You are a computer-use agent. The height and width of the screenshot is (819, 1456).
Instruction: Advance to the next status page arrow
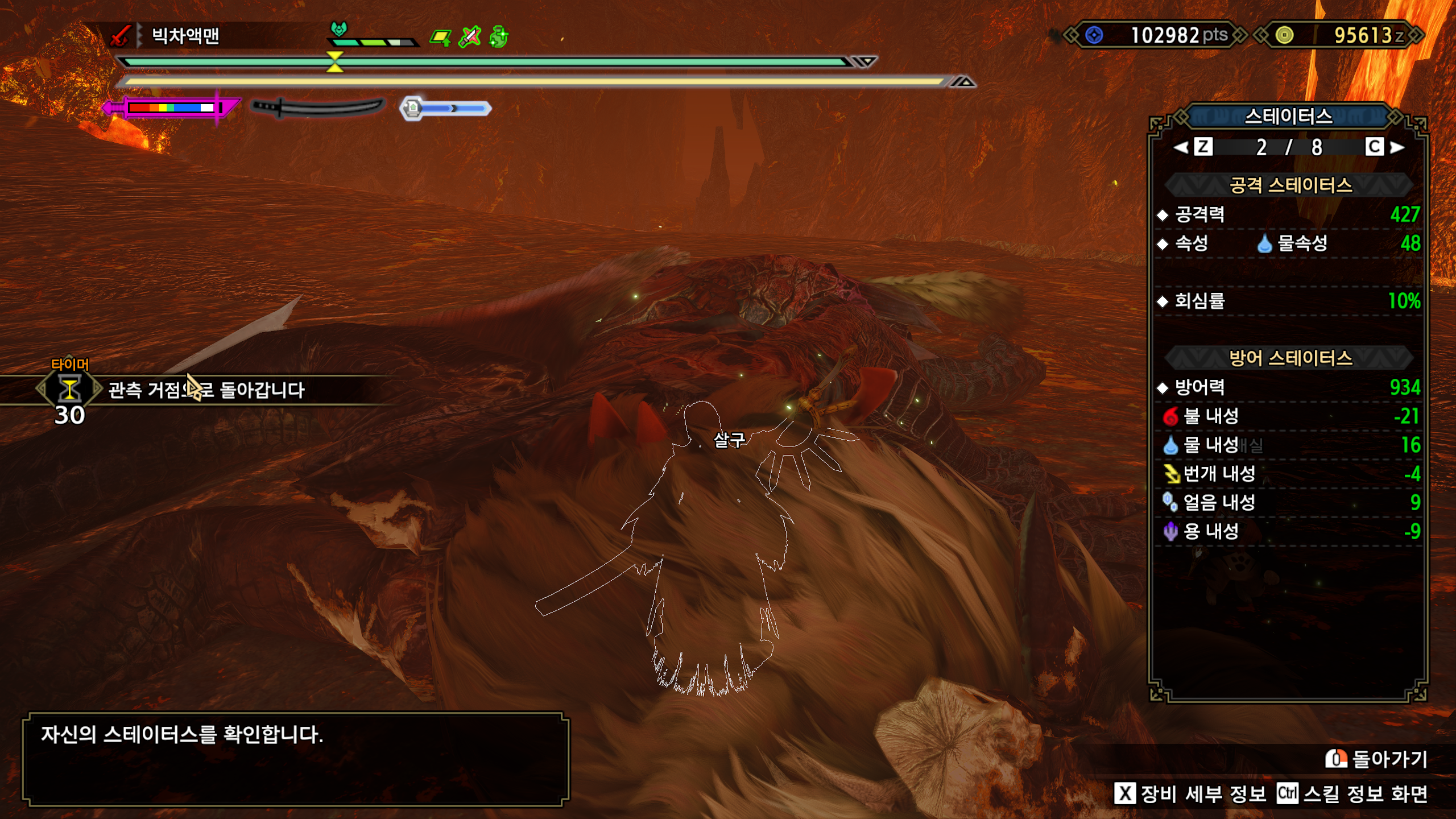pyautogui.click(x=1396, y=147)
